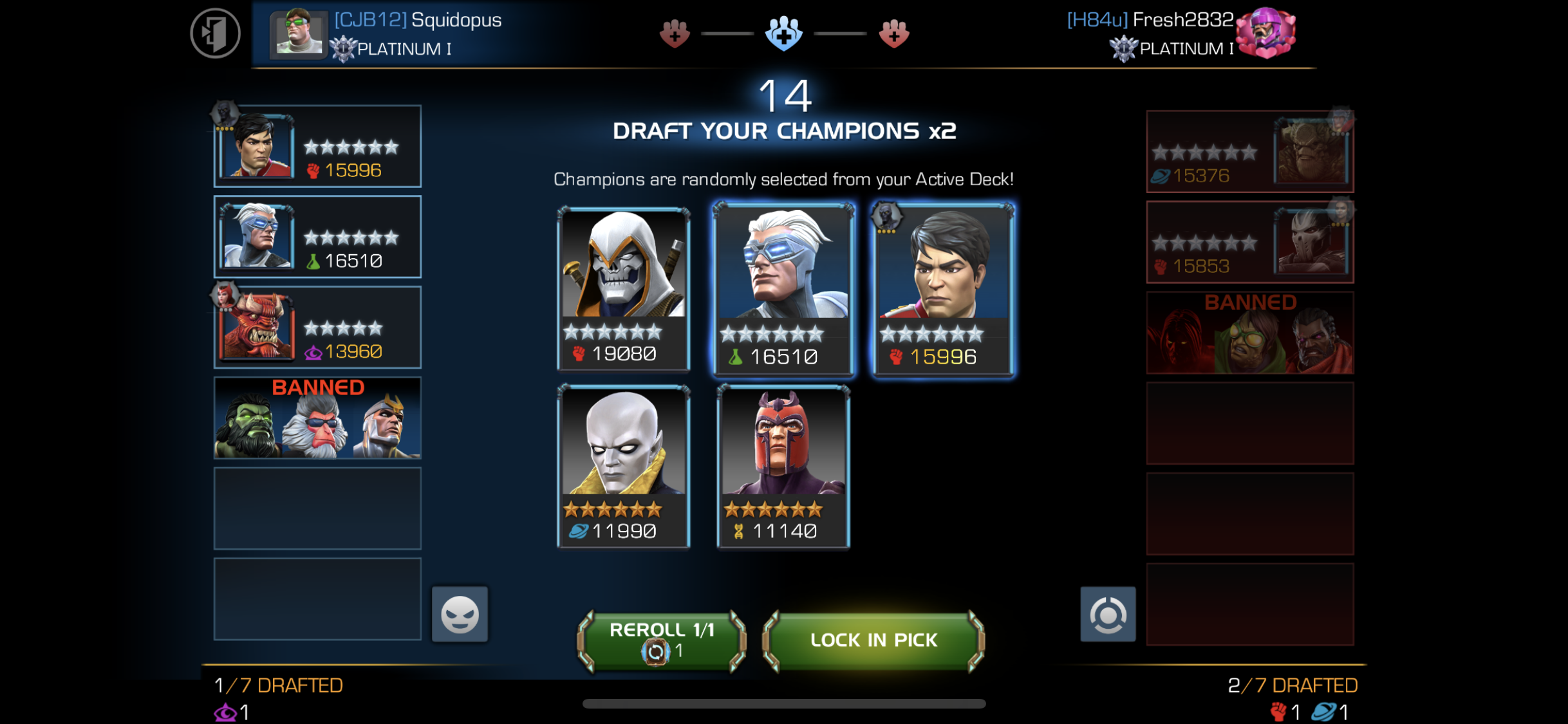Select the hooded skull champion rated 19080

(623, 289)
